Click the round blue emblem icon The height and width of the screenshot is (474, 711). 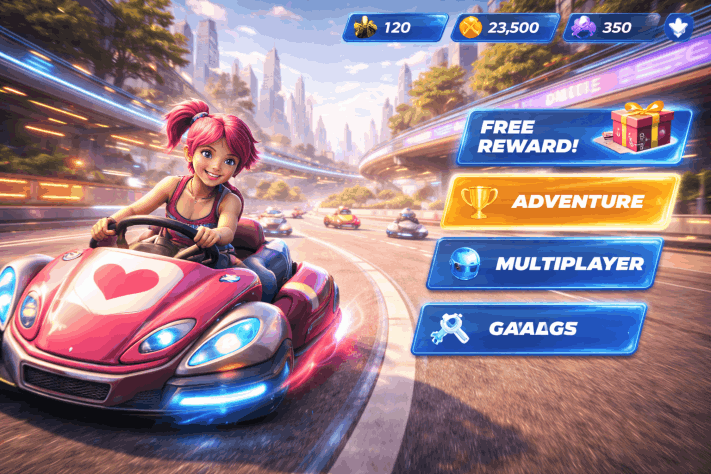(679, 27)
